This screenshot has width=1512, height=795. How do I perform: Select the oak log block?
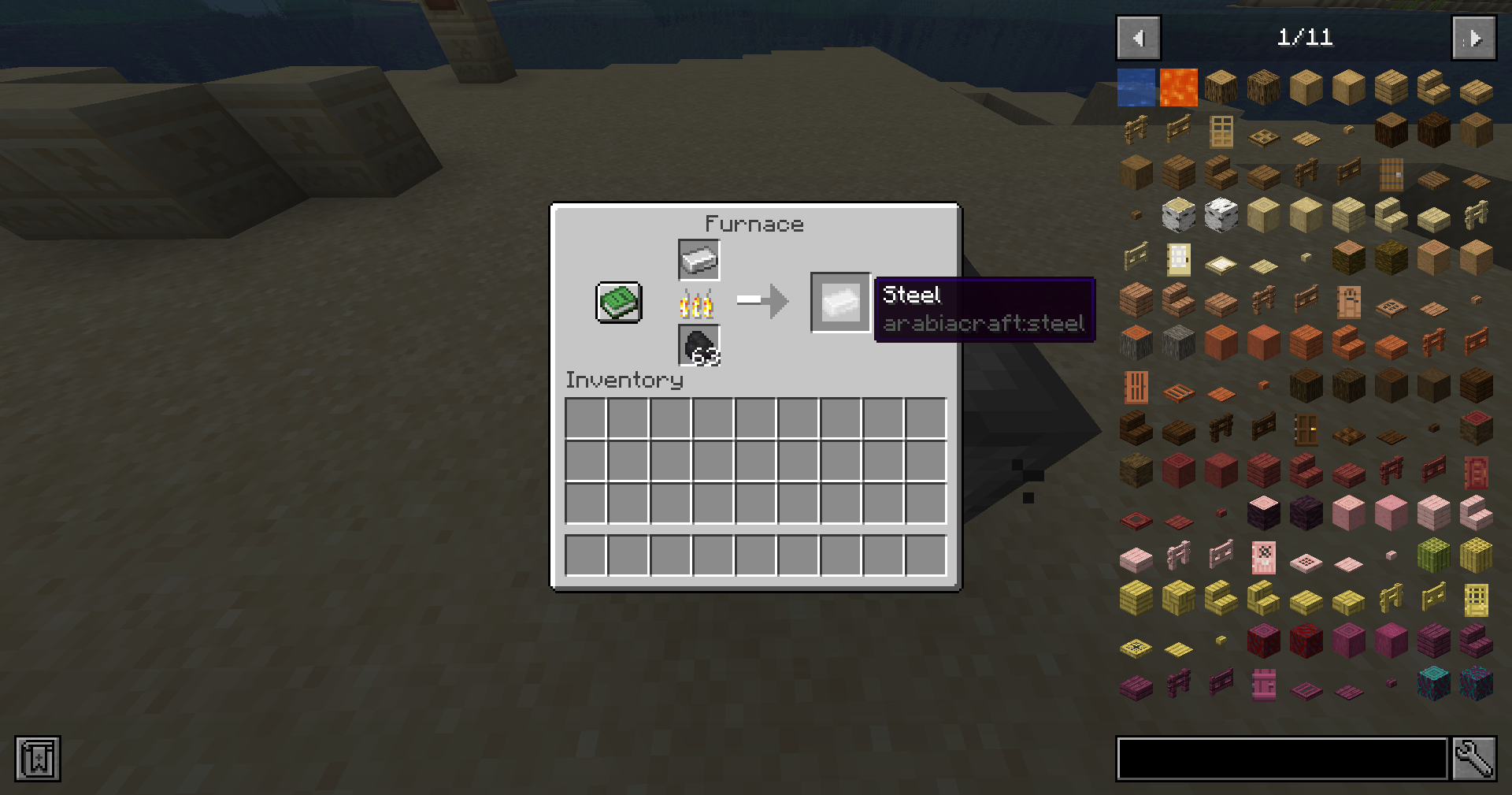[x=1221, y=87]
